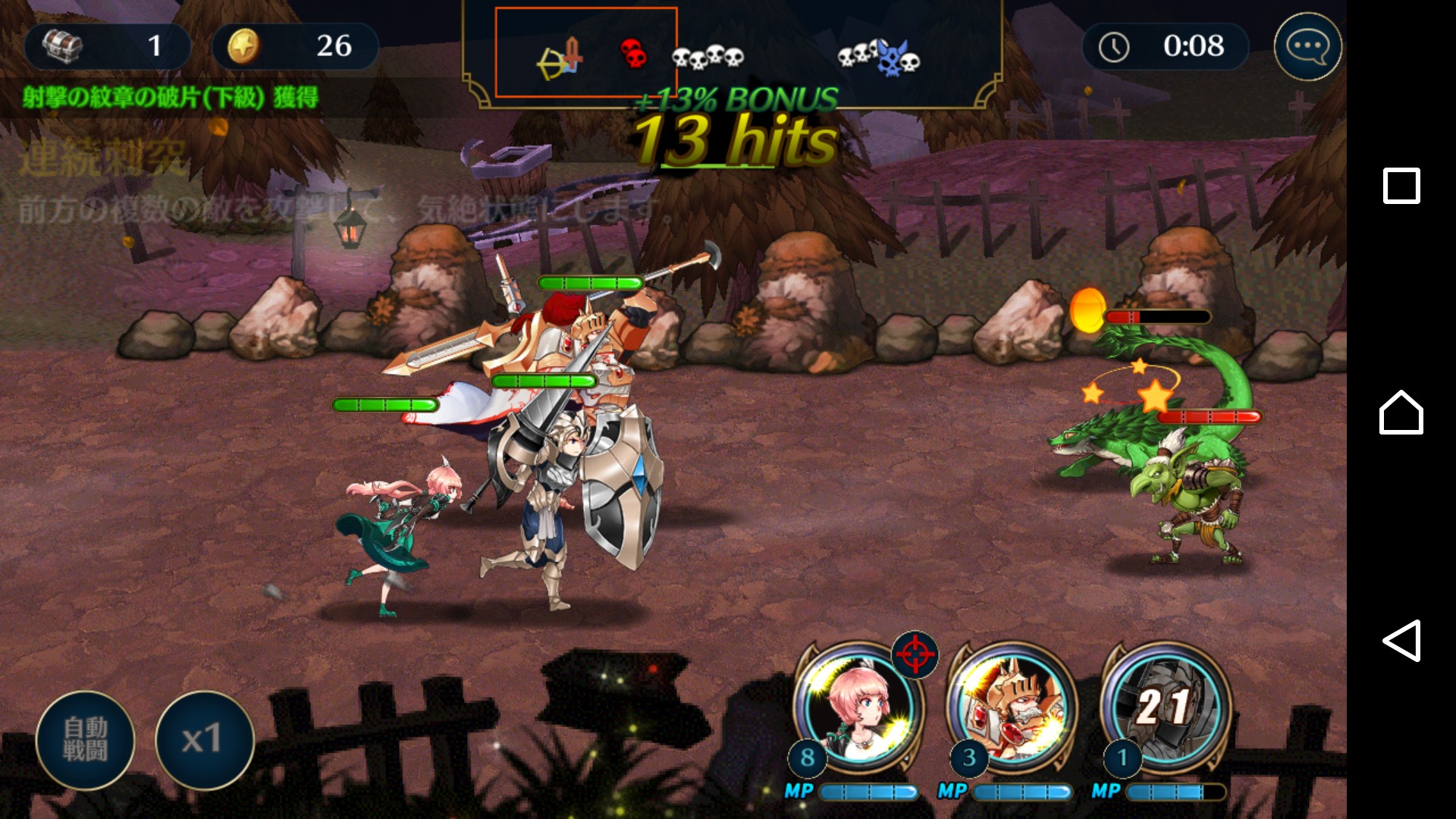This screenshot has height=819, width=1456.
Task: Toggle the auto battle (自動戦闘) button
Action: [x=85, y=739]
